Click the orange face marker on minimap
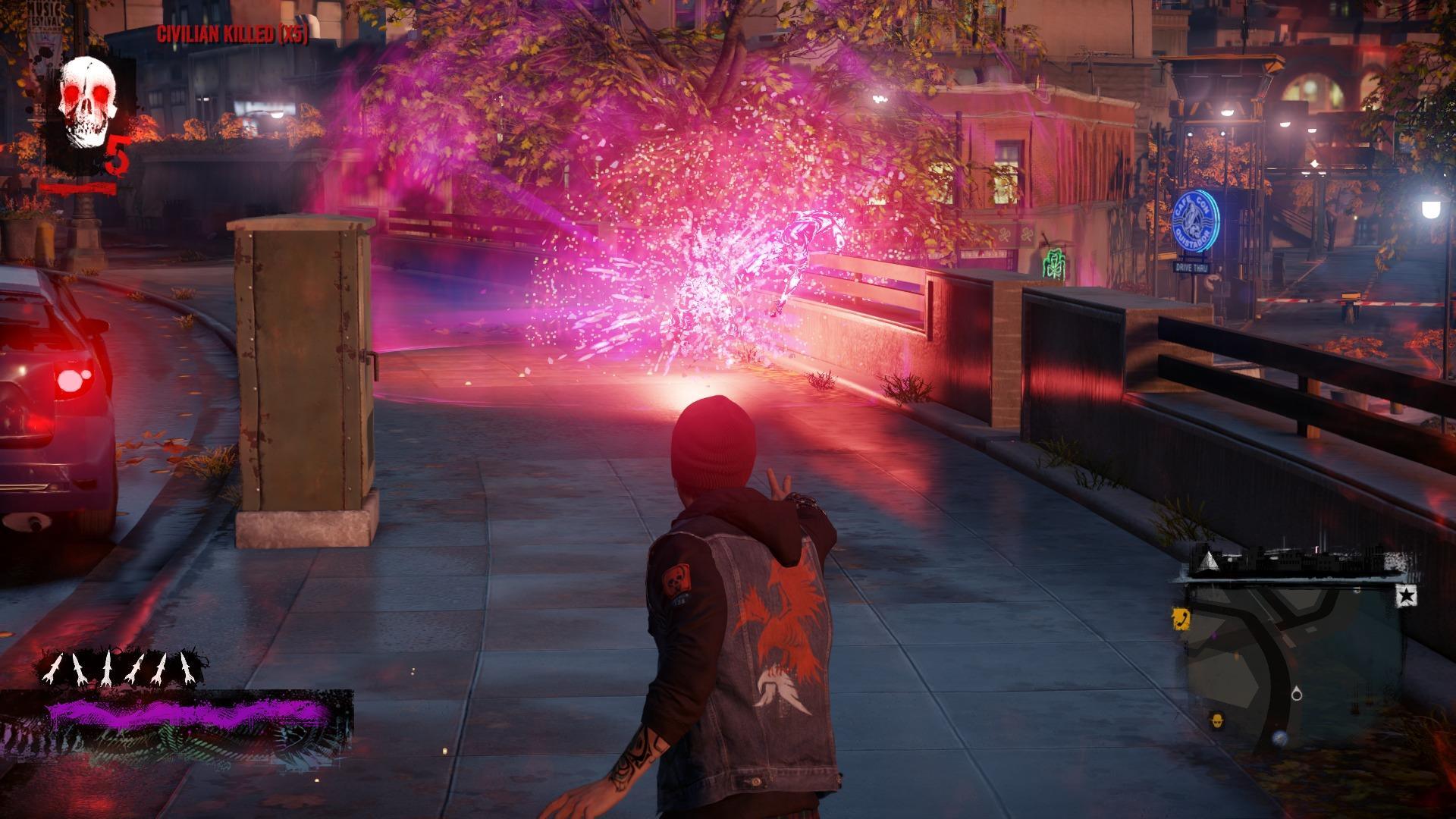Viewport: 1456px width, 819px height. pos(1216,721)
